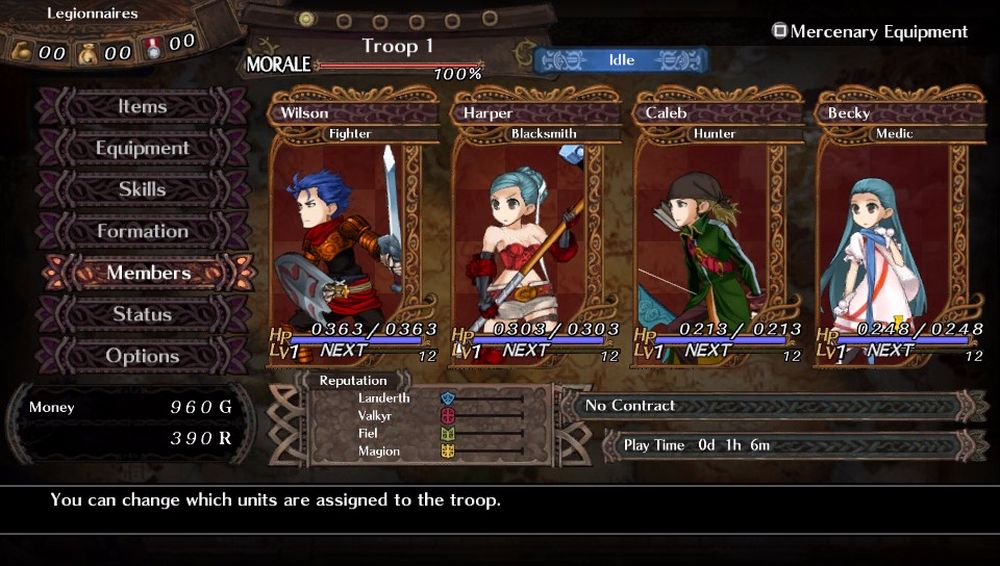The height and width of the screenshot is (566, 1000).
Task: Open the Items menu
Action: coord(142,107)
